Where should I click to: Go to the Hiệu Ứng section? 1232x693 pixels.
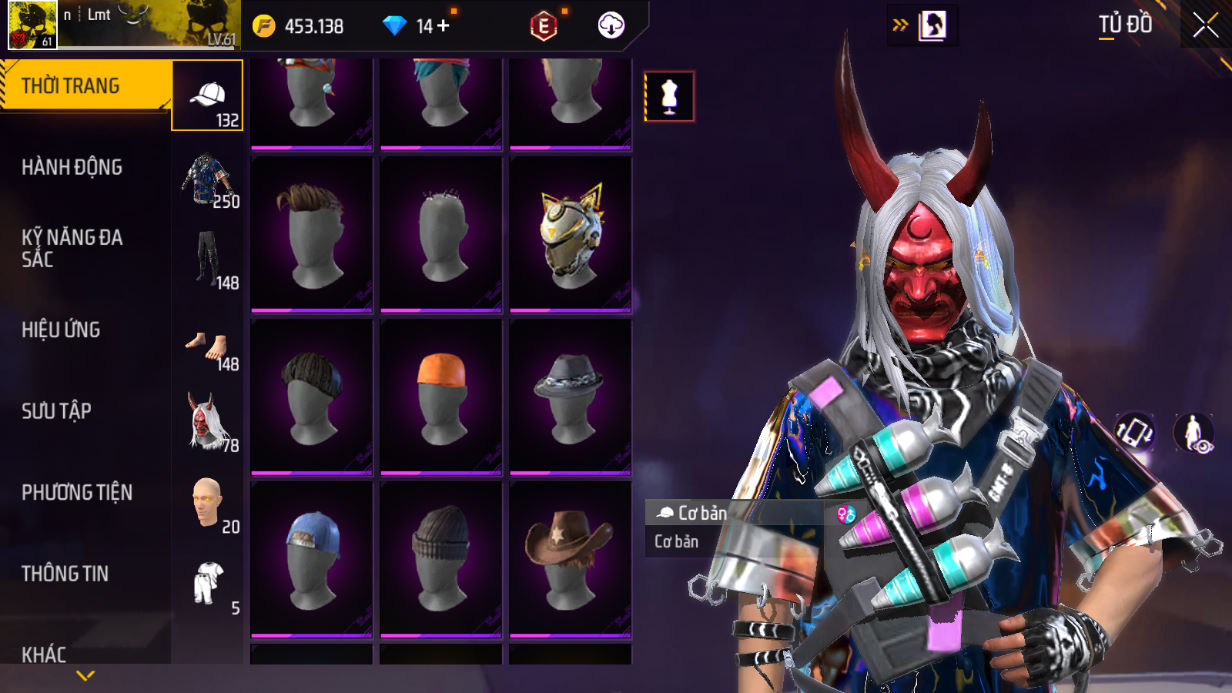point(61,330)
